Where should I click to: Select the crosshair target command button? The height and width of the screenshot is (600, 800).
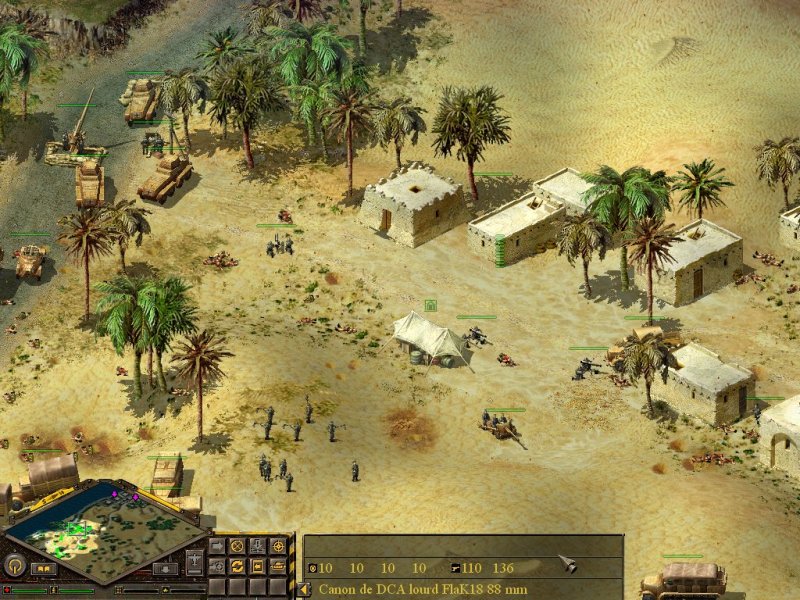(277, 546)
